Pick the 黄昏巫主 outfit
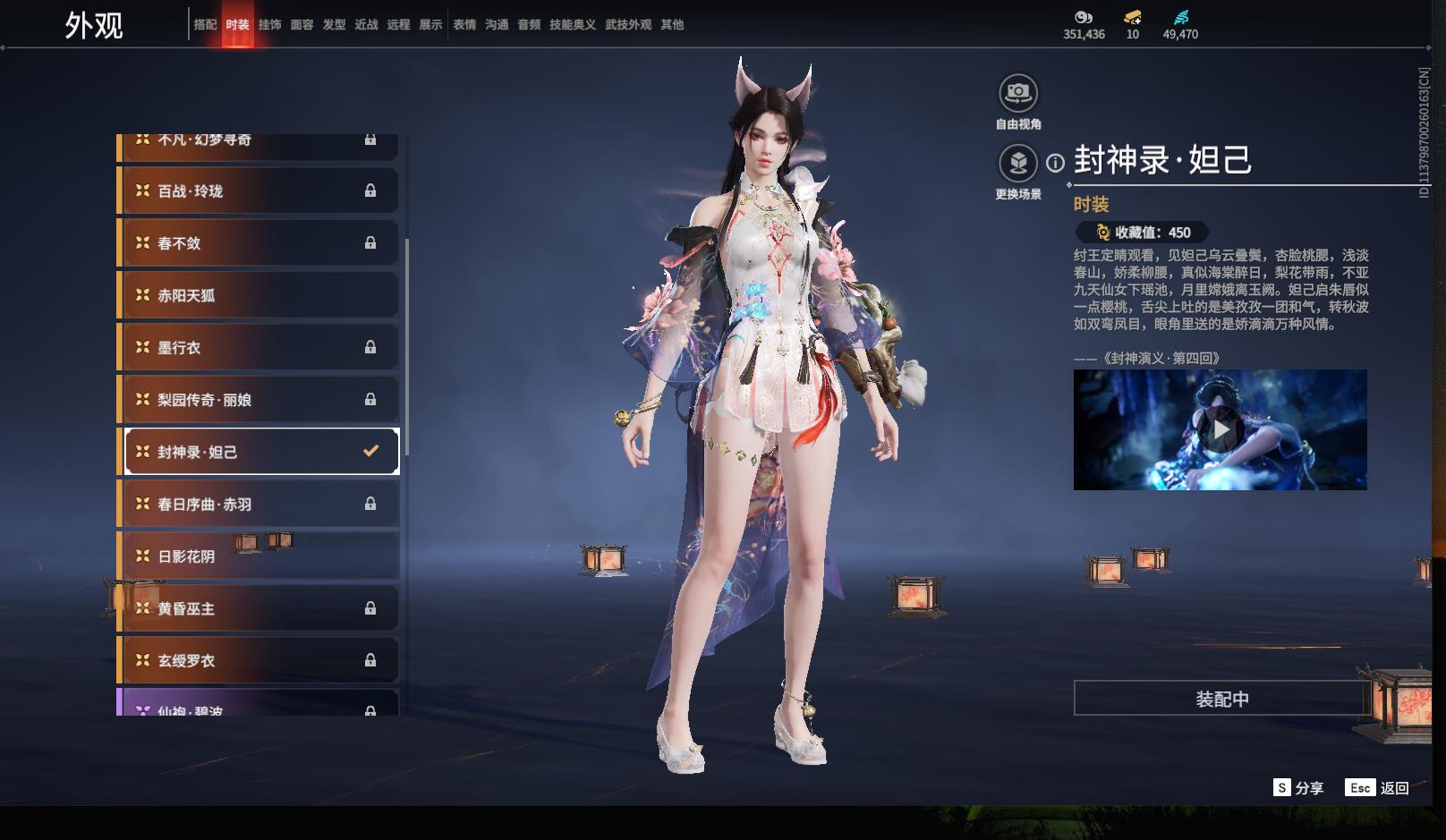The width and height of the screenshot is (1446, 840). click(259, 608)
